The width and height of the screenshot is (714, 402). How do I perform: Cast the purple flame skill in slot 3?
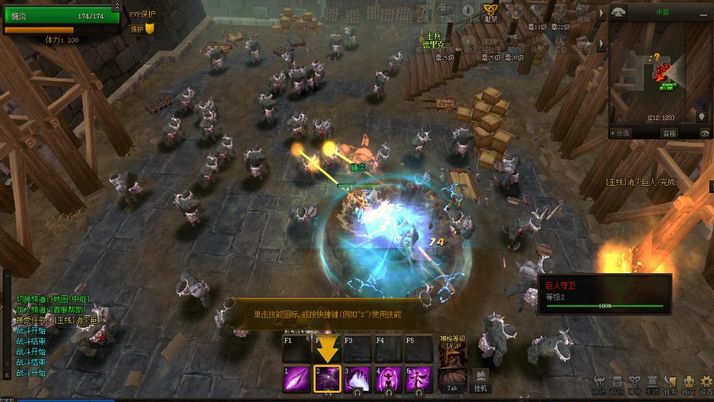click(358, 379)
